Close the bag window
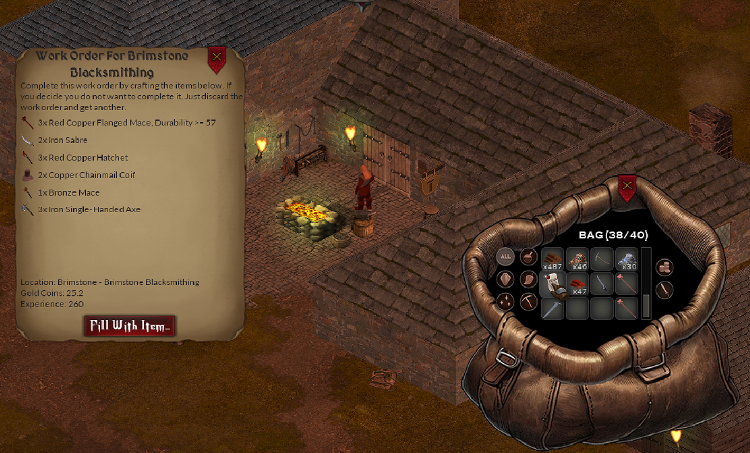 coord(627,187)
